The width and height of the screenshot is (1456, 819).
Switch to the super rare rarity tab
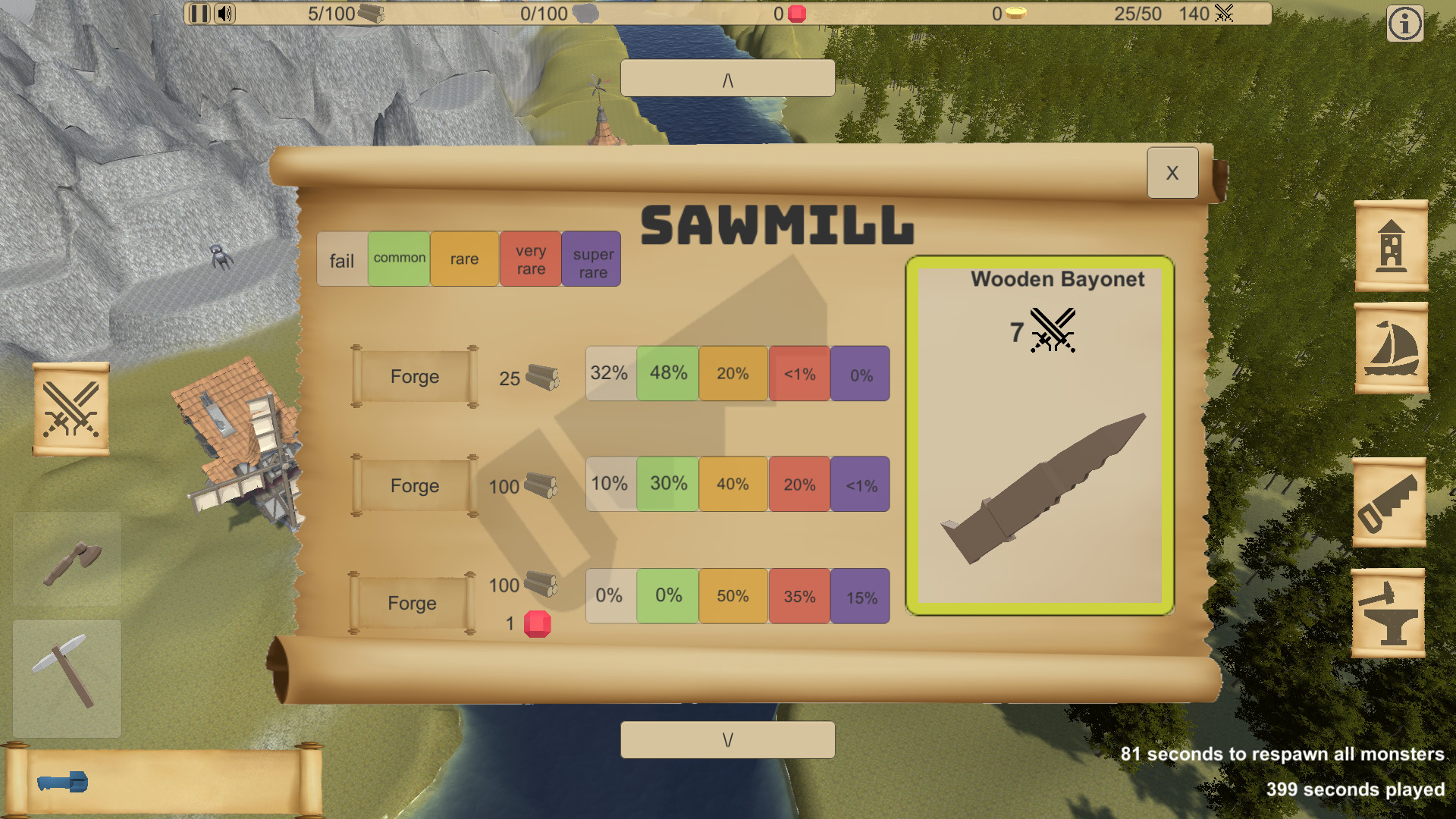pyautogui.click(x=591, y=259)
